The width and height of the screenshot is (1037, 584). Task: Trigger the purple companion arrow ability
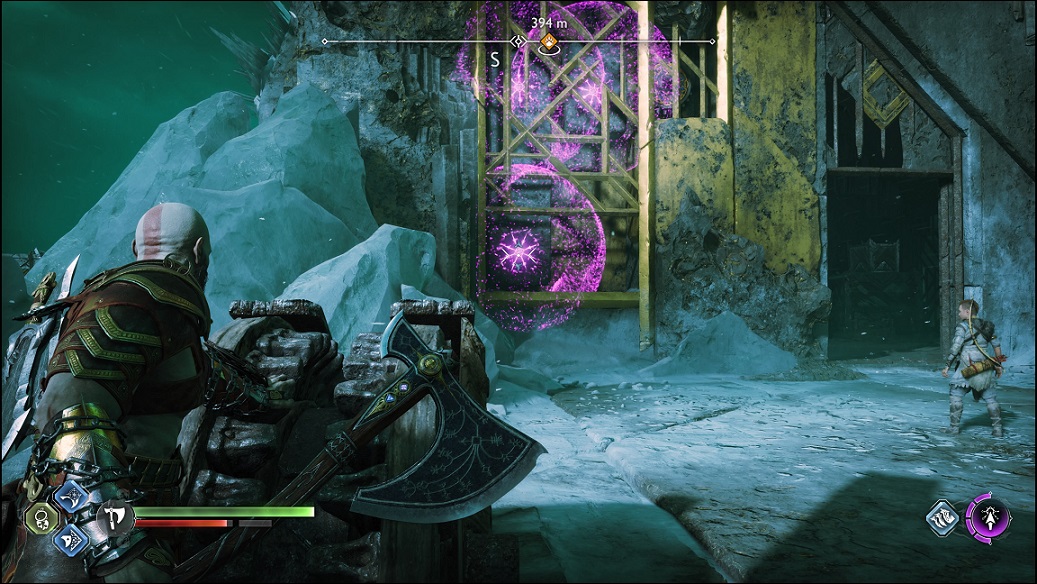pyautogui.click(x=987, y=520)
